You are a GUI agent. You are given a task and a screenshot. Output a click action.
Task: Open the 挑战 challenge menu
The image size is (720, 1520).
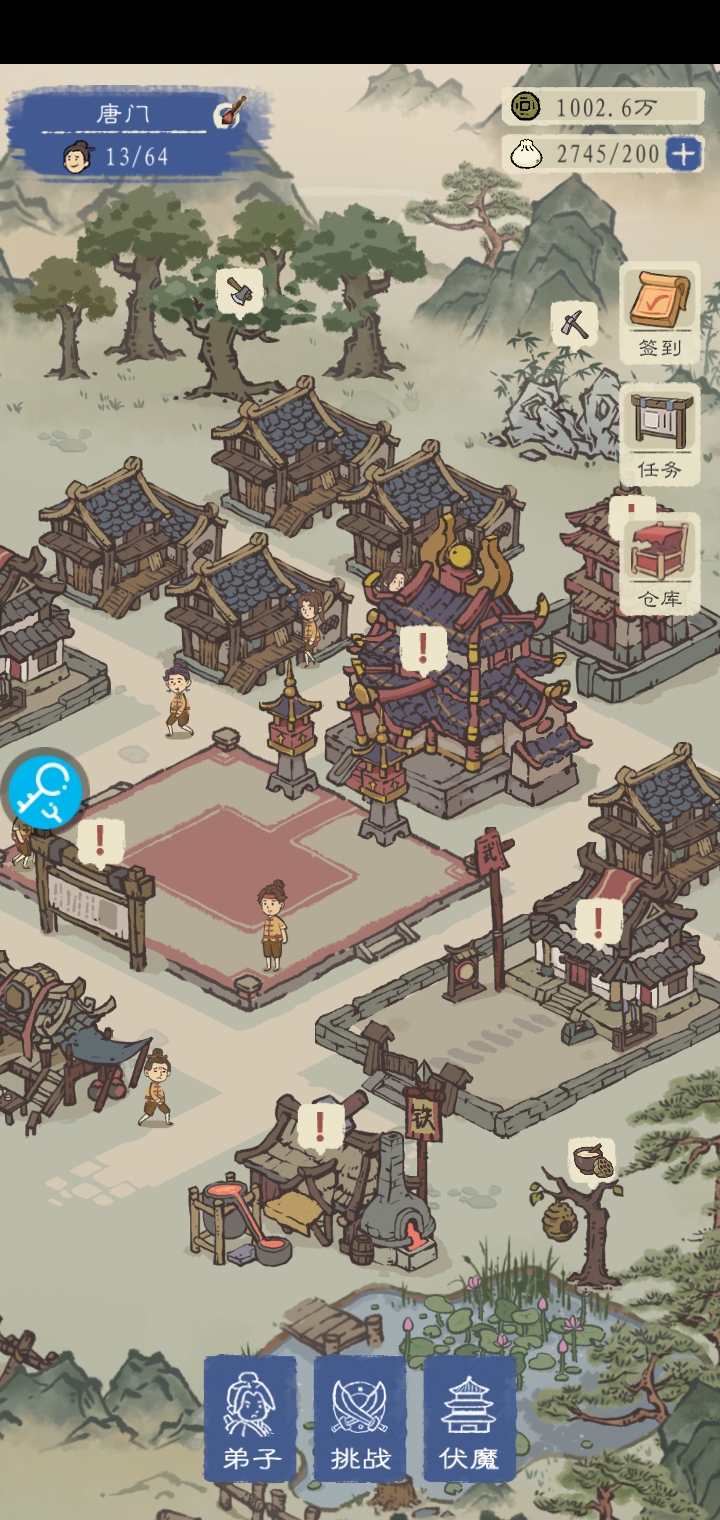pyautogui.click(x=360, y=1418)
